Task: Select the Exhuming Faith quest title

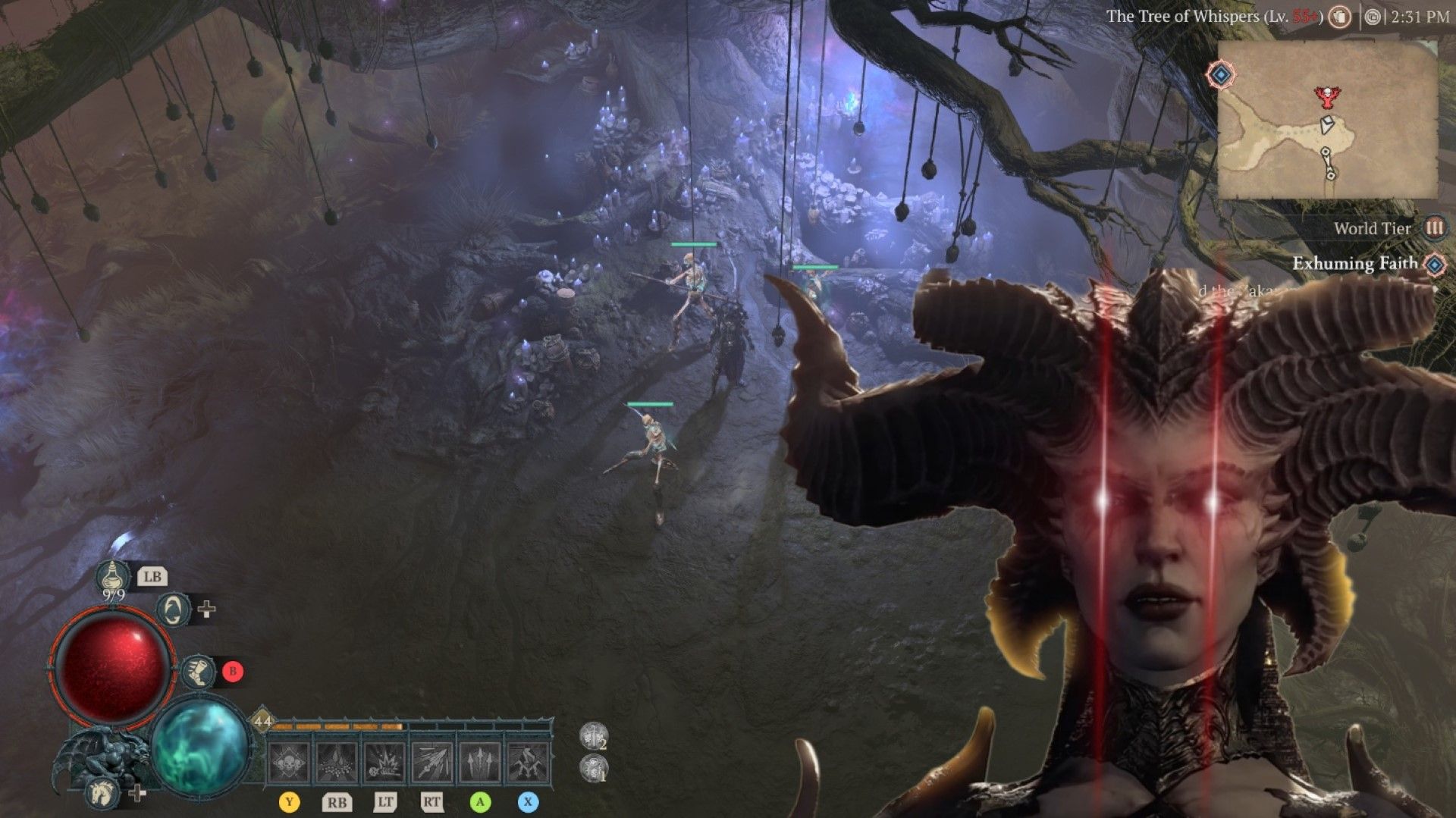Action: tap(1354, 264)
